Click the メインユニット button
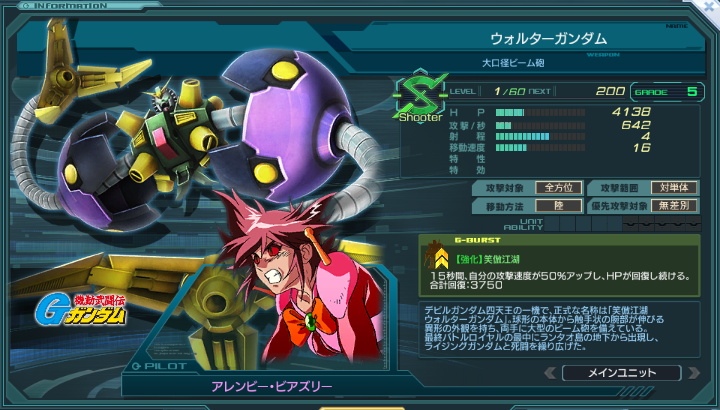 [622, 373]
